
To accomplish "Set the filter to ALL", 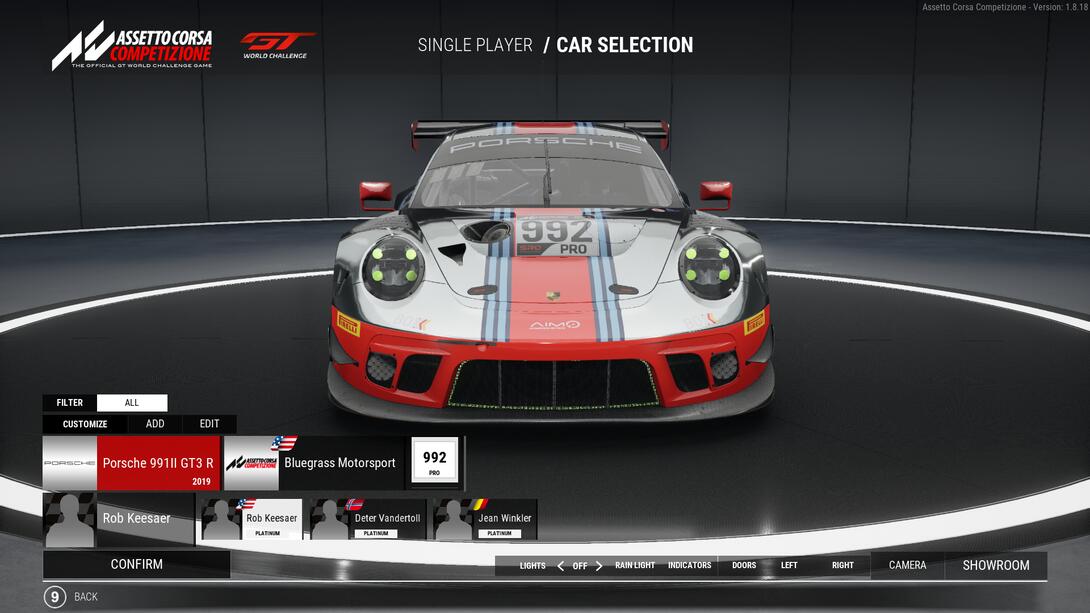I will coord(132,403).
